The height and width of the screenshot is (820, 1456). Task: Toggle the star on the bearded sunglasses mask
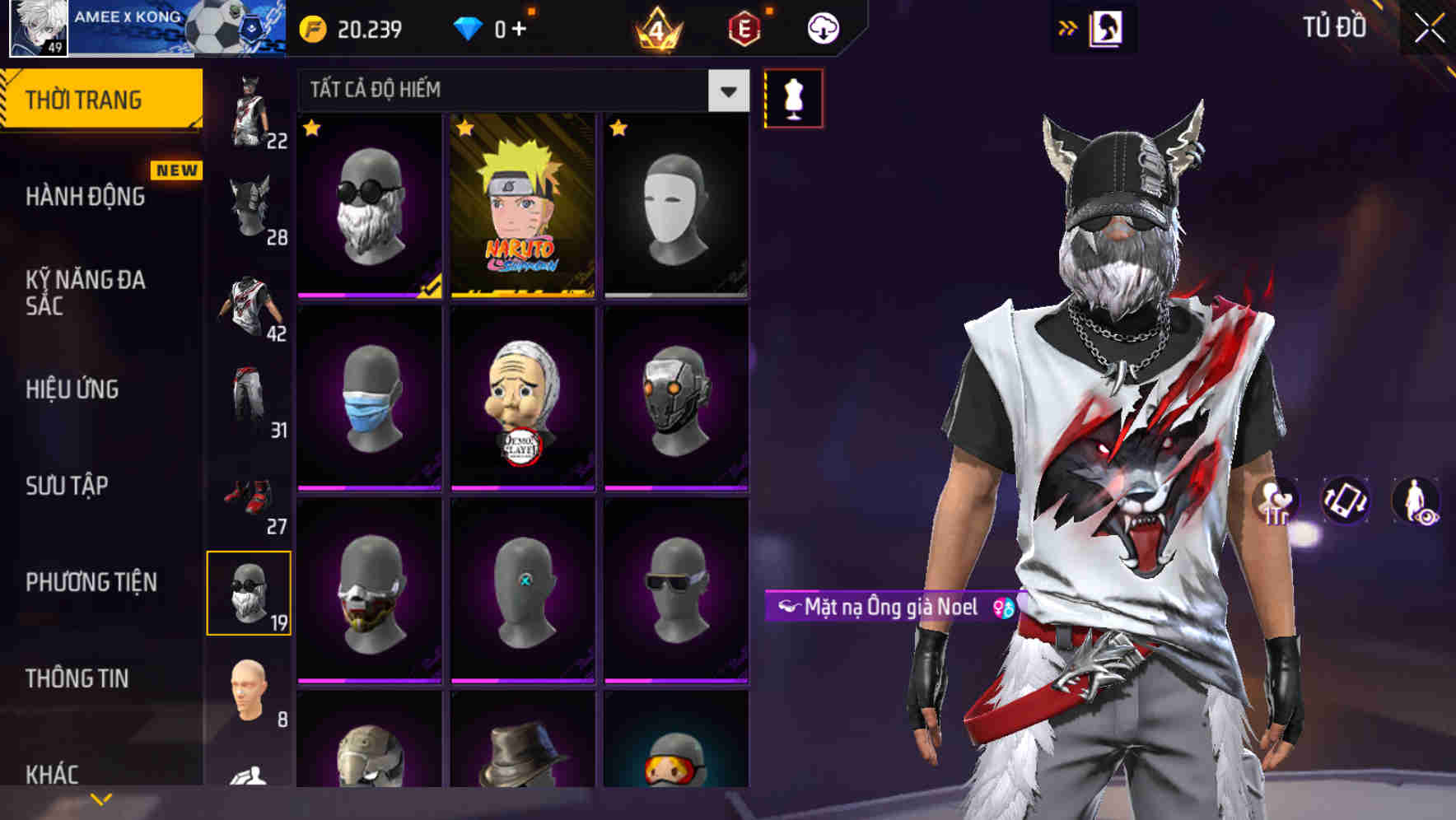click(313, 129)
